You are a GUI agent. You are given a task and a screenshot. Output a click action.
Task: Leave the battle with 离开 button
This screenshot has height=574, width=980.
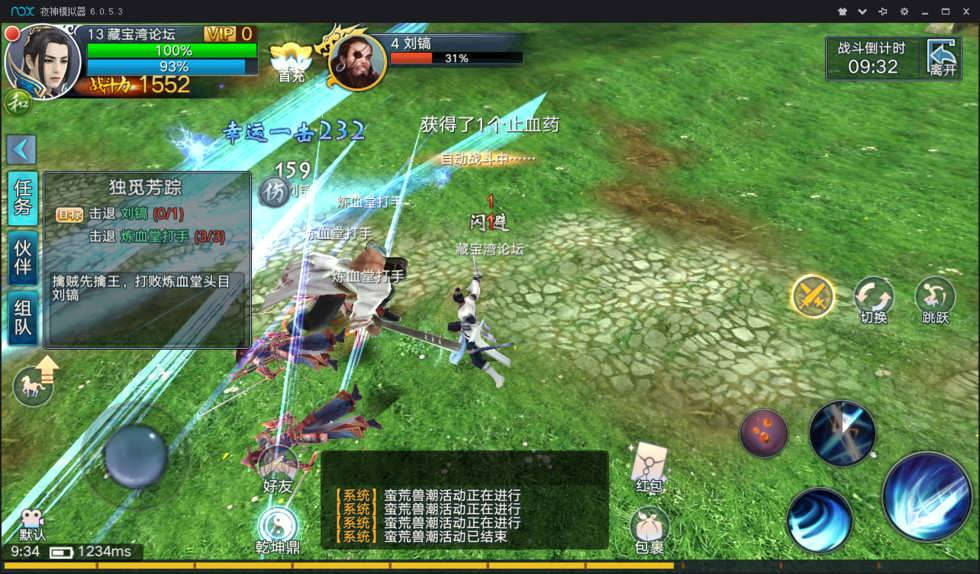pyautogui.click(x=942, y=58)
